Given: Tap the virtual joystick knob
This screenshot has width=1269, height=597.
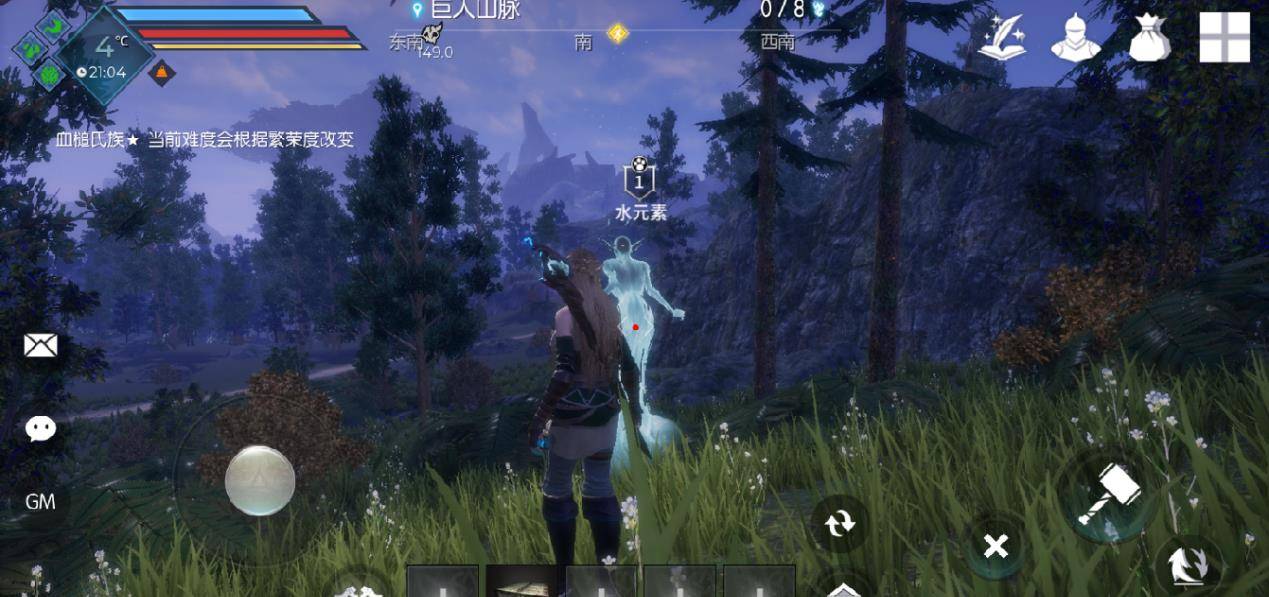Looking at the screenshot, I should click(260, 481).
